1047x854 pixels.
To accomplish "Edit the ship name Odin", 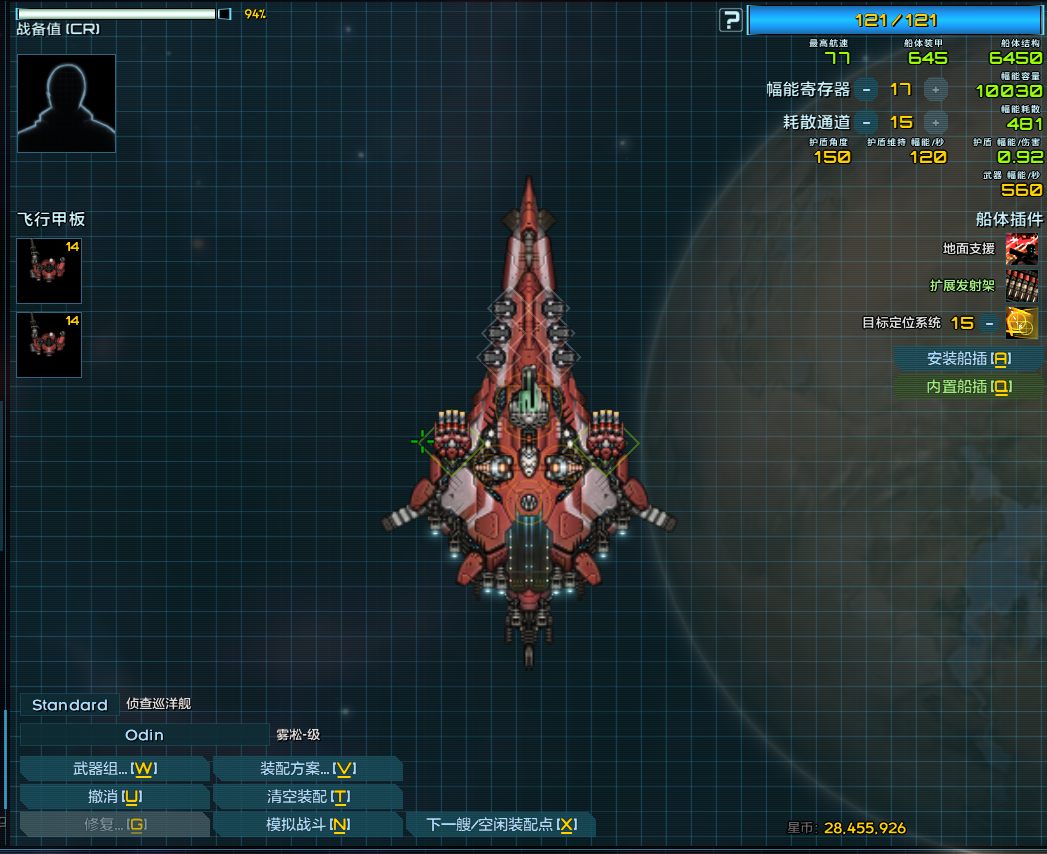I will (144, 735).
